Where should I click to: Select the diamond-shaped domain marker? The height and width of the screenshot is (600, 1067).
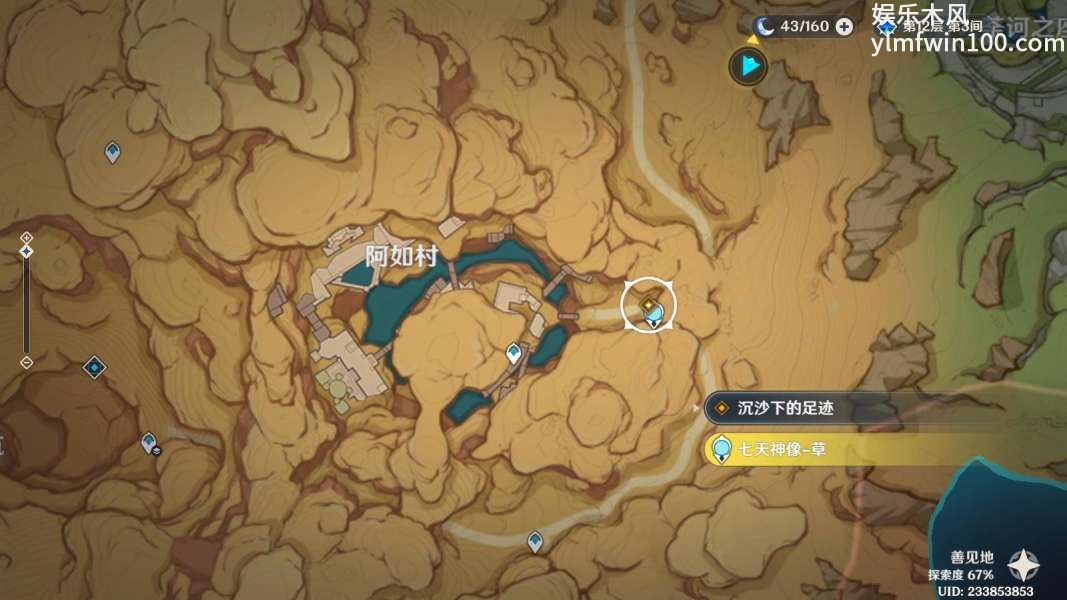click(x=94, y=367)
